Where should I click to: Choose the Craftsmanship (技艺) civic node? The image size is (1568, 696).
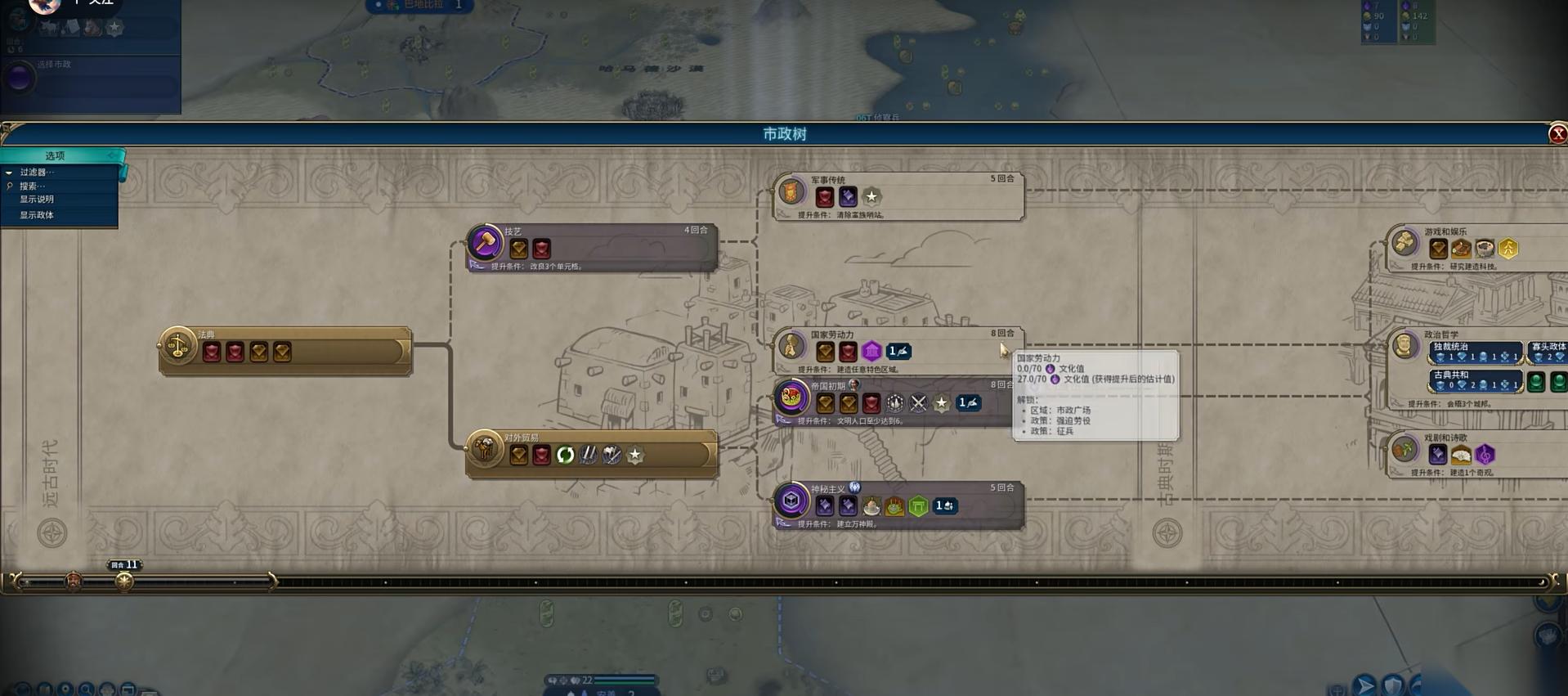[x=591, y=247]
